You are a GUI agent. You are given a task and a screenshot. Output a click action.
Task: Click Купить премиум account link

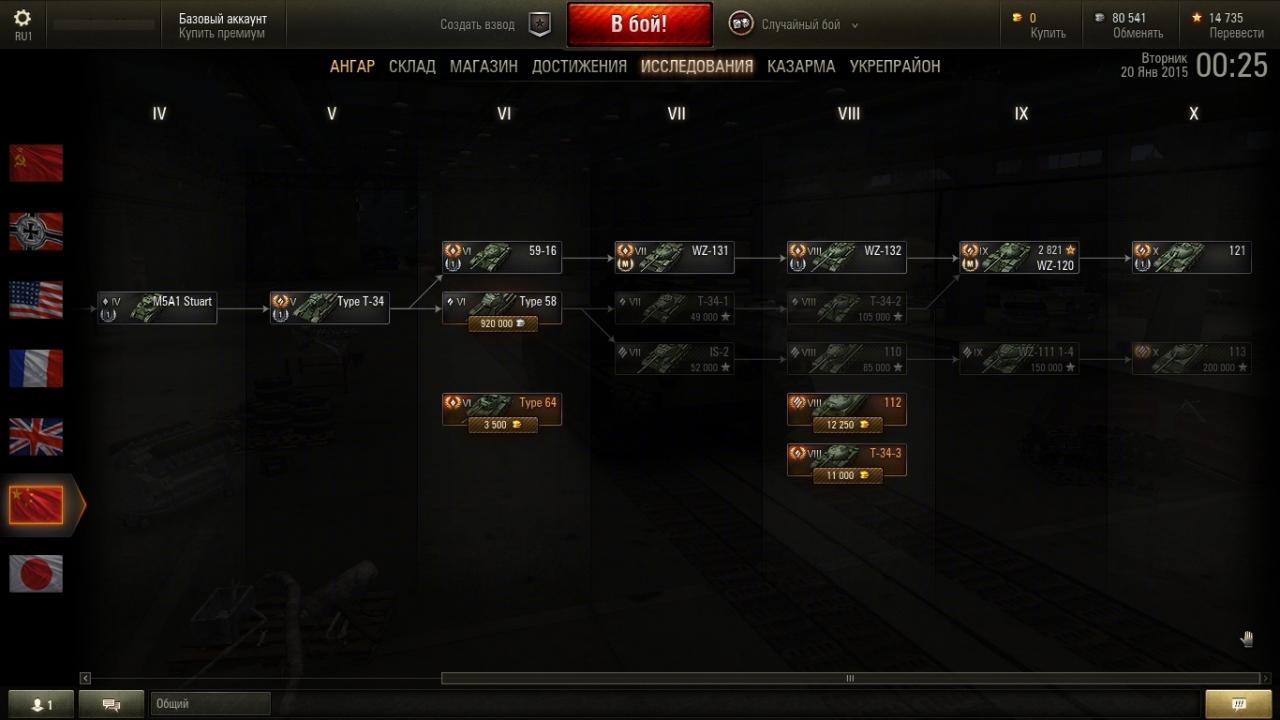[x=222, y=34]
